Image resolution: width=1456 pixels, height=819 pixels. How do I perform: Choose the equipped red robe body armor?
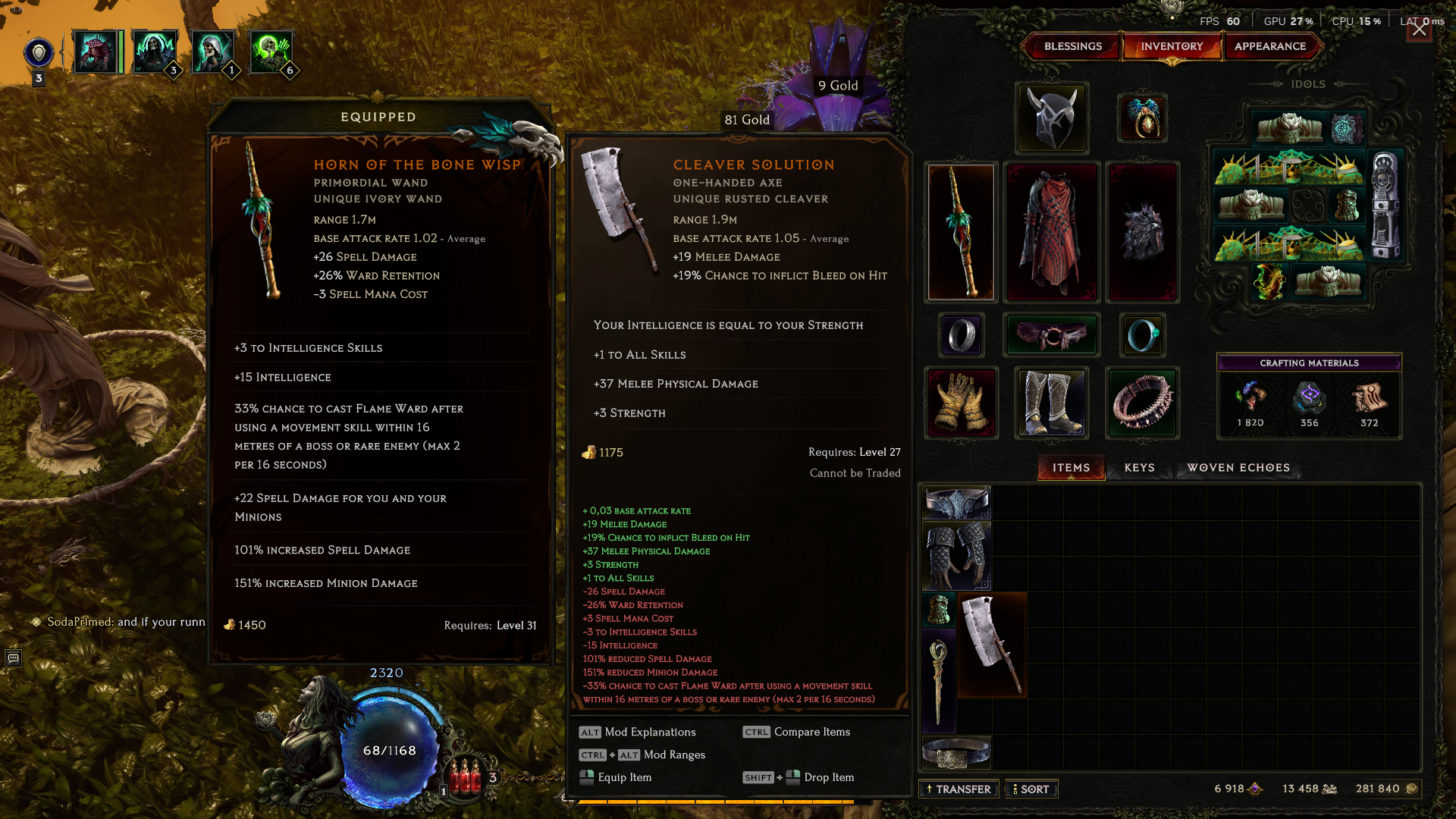[x=1052, y=232]
